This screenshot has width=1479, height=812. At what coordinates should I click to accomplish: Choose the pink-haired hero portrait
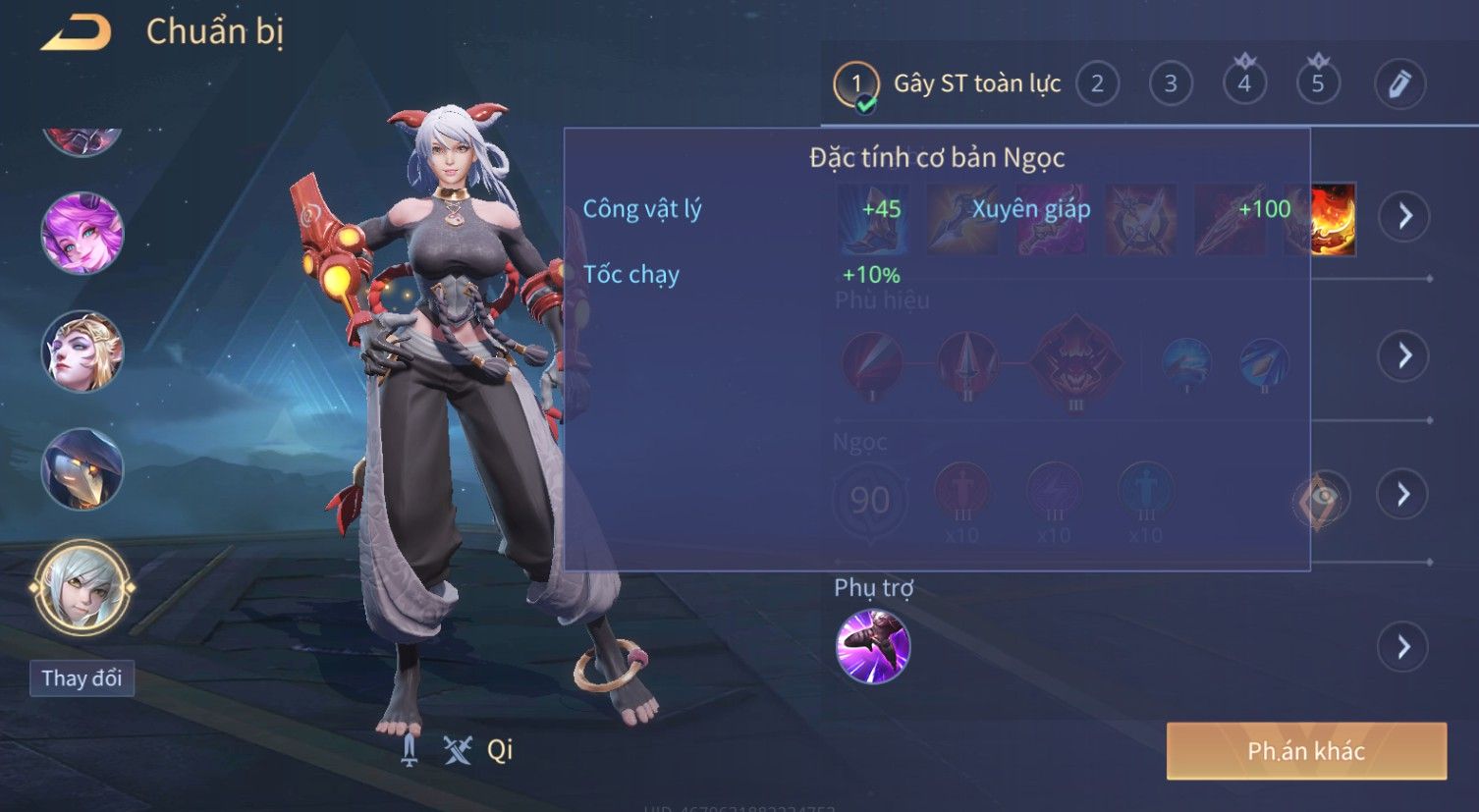click(x=82, y=234)
